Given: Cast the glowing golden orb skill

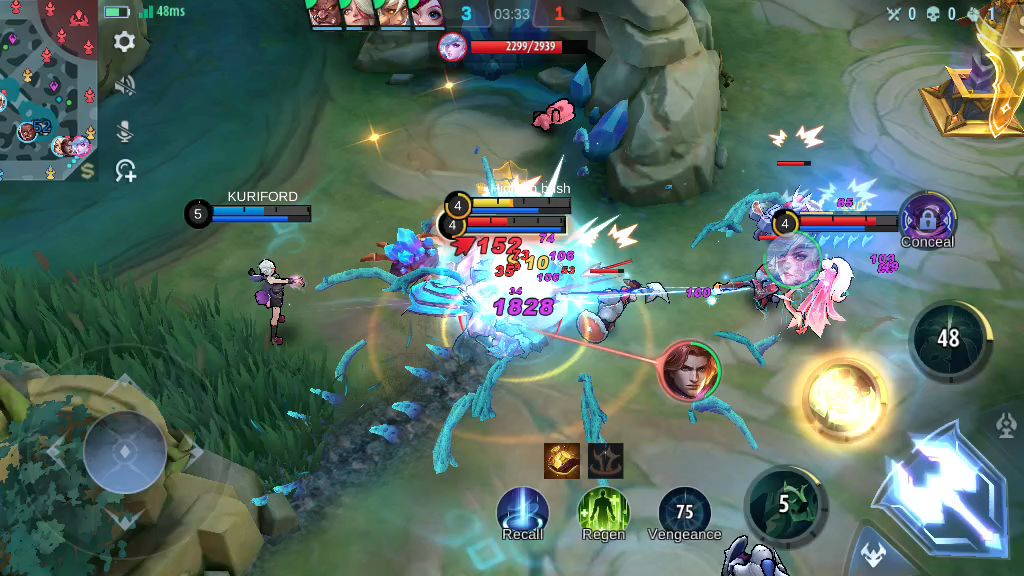Looking at the screenshot, I should [x=844, y=398].
